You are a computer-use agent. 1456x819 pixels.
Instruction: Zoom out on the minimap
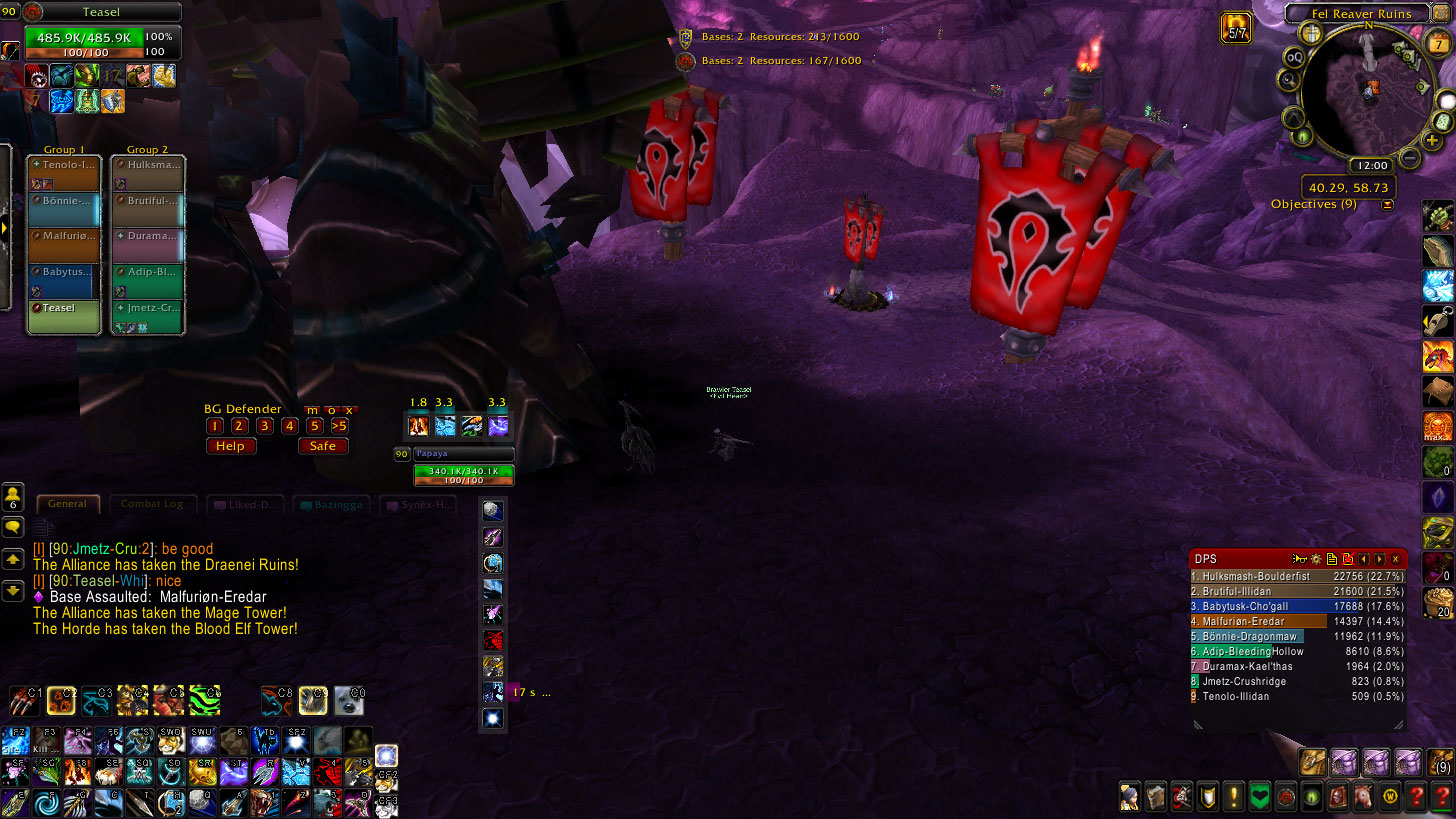click(x=1410, y=157)
